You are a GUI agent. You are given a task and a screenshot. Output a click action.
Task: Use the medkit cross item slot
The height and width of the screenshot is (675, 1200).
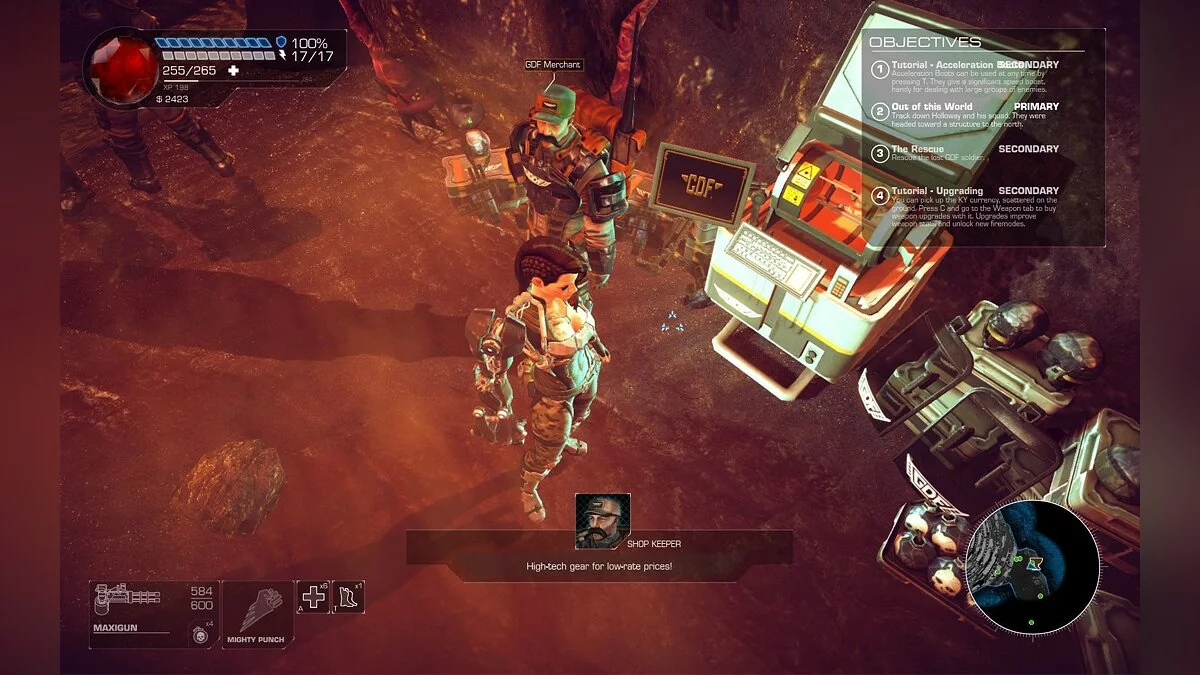click(313, 597)
